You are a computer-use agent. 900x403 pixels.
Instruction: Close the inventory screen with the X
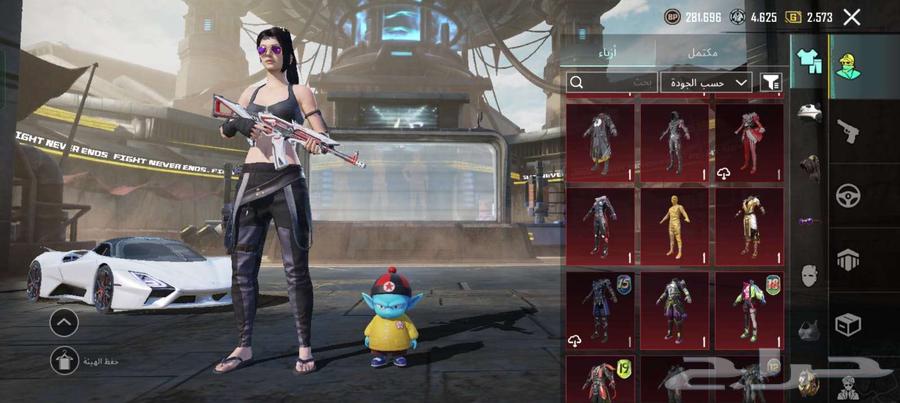852,17
